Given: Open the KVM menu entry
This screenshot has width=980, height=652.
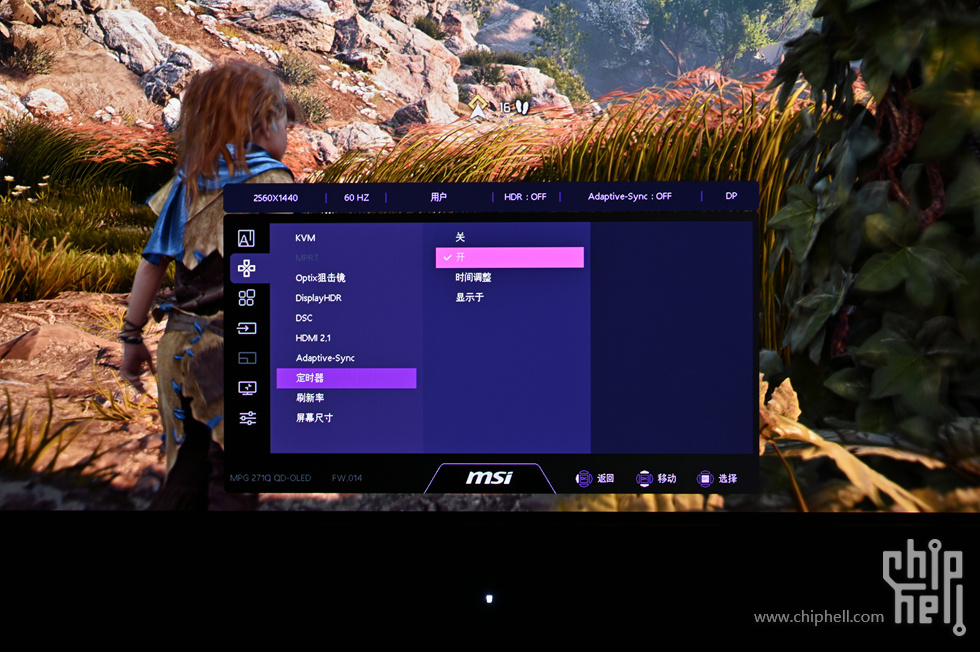Looking at the screenshot, I should [305, 238].
